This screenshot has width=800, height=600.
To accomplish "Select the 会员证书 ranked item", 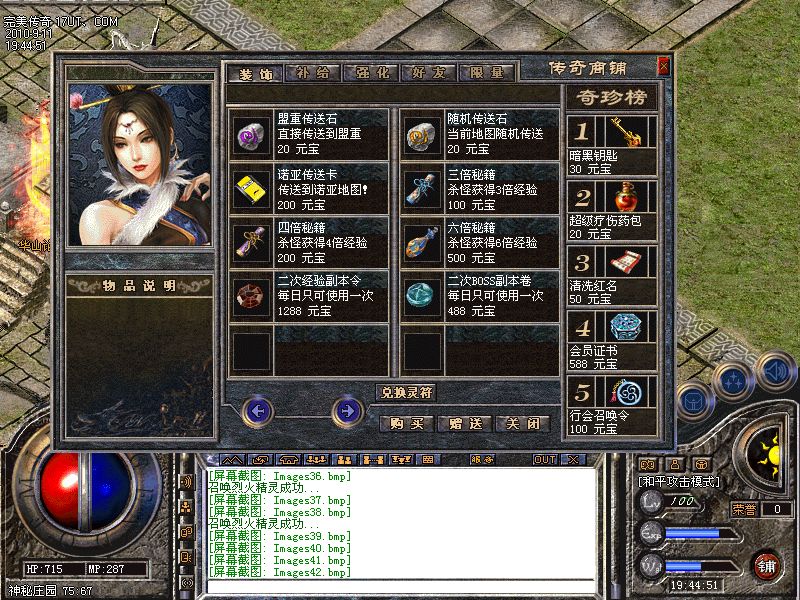I will pyautogui.click(x=632, y=329).
